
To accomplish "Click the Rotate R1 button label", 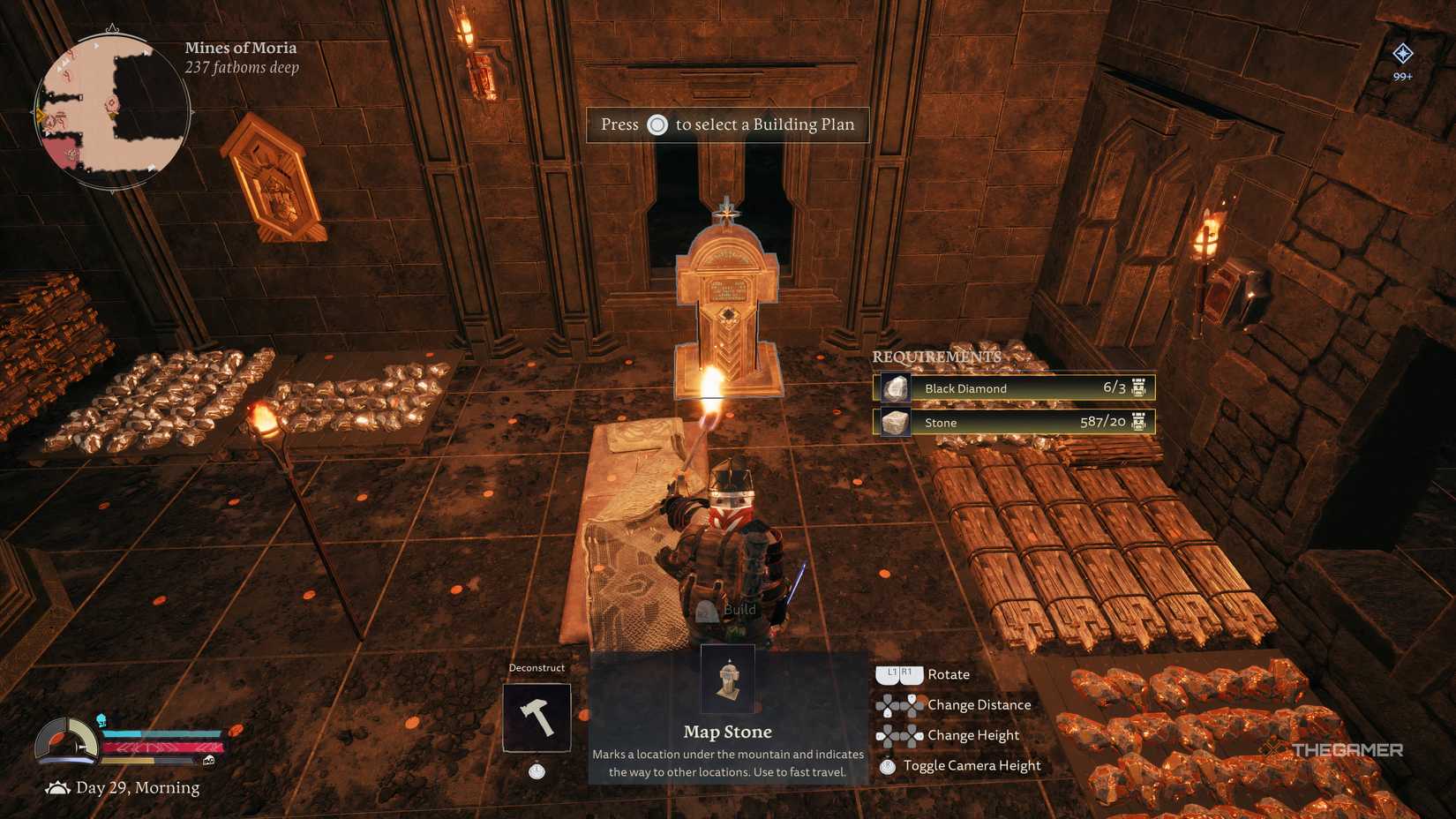I will click(x=908, y=673).
